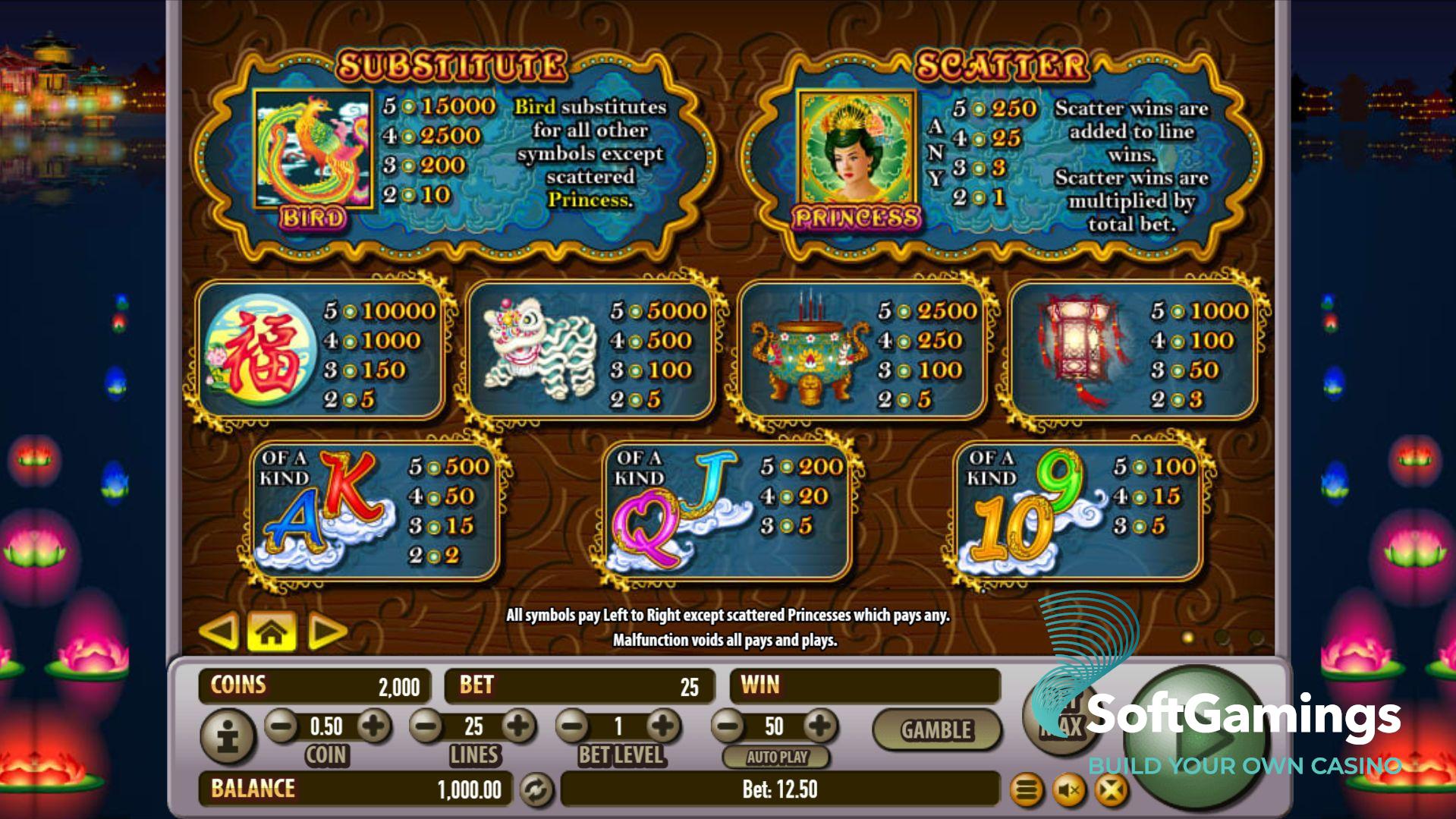The width and height of the screenshot is (1456, 819).
Task: Lower the bet level
Action: tap(573, 726)
